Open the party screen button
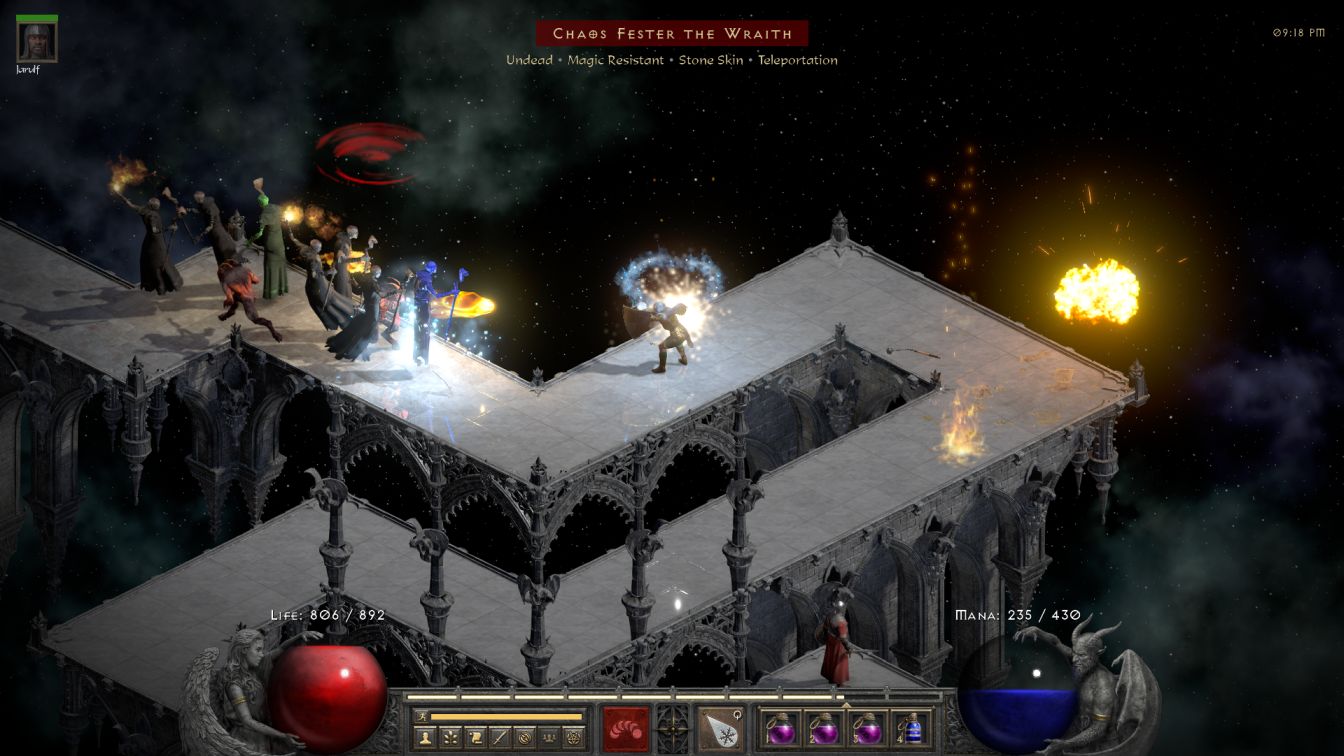1344x756 pixels. click(549, 738)
